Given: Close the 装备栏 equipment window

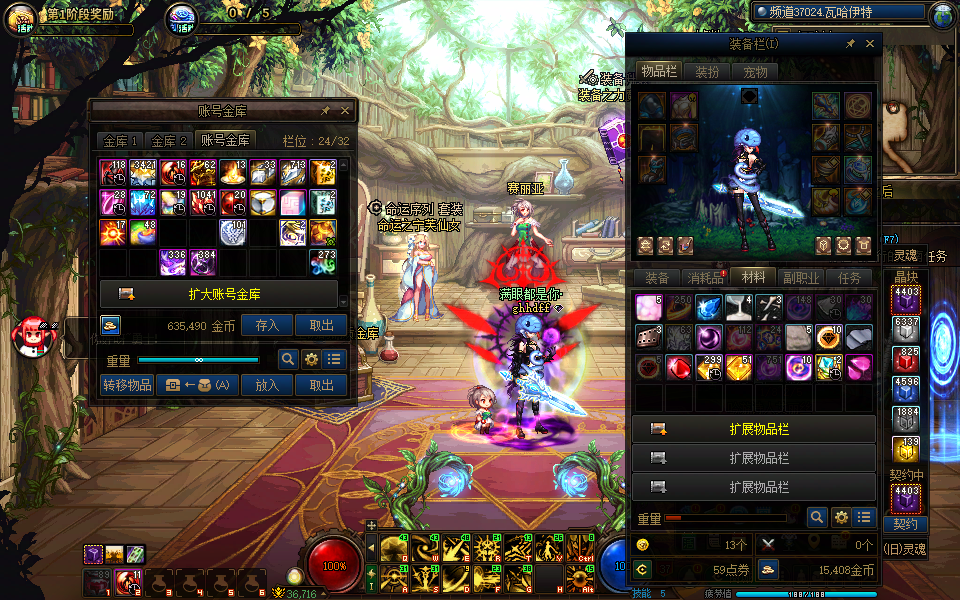Looking at the screenshot, I should 870,44.
